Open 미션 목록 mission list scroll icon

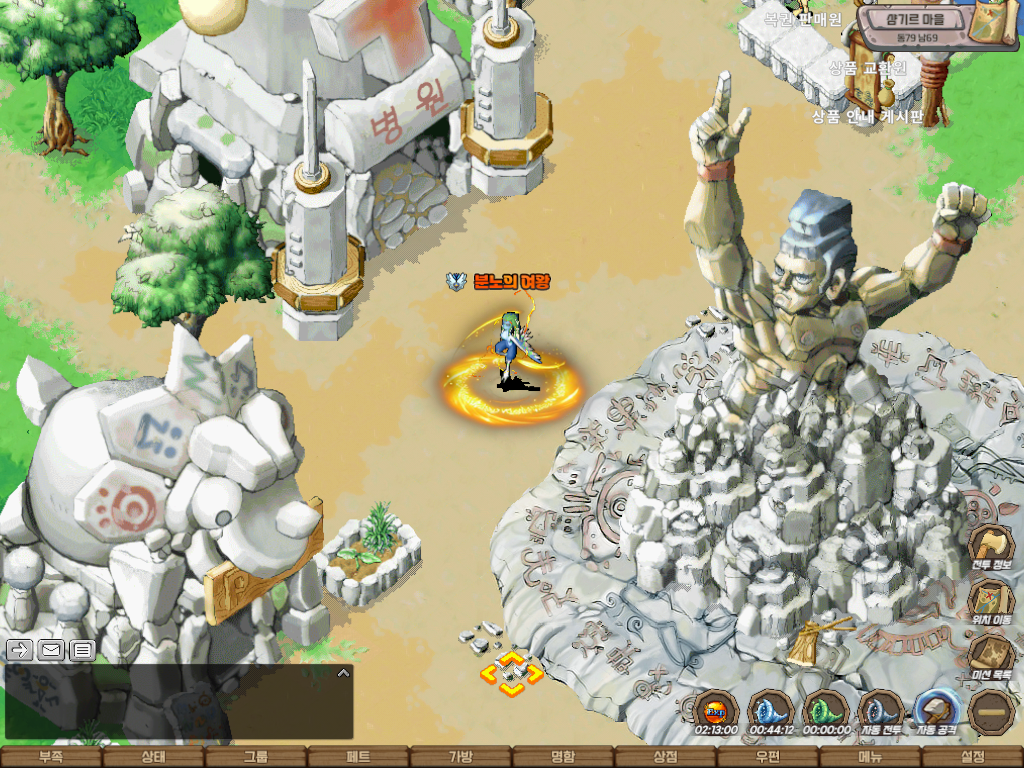click(990, 654)
